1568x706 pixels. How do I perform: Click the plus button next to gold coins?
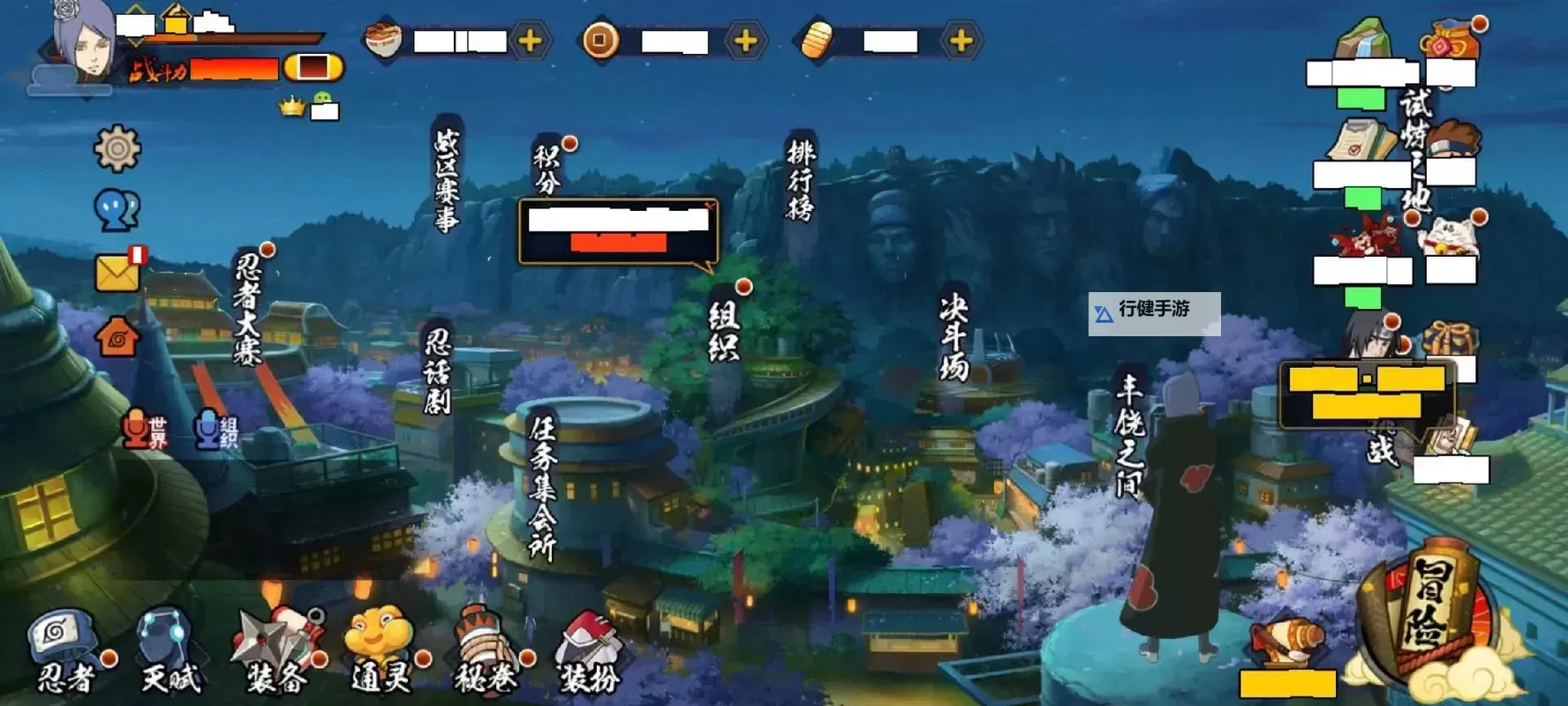coord(744,39)
